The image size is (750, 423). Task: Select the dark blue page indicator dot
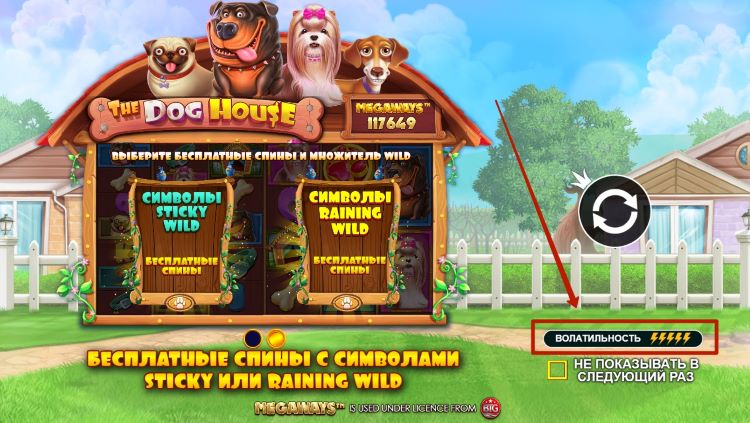pos(254,339)
